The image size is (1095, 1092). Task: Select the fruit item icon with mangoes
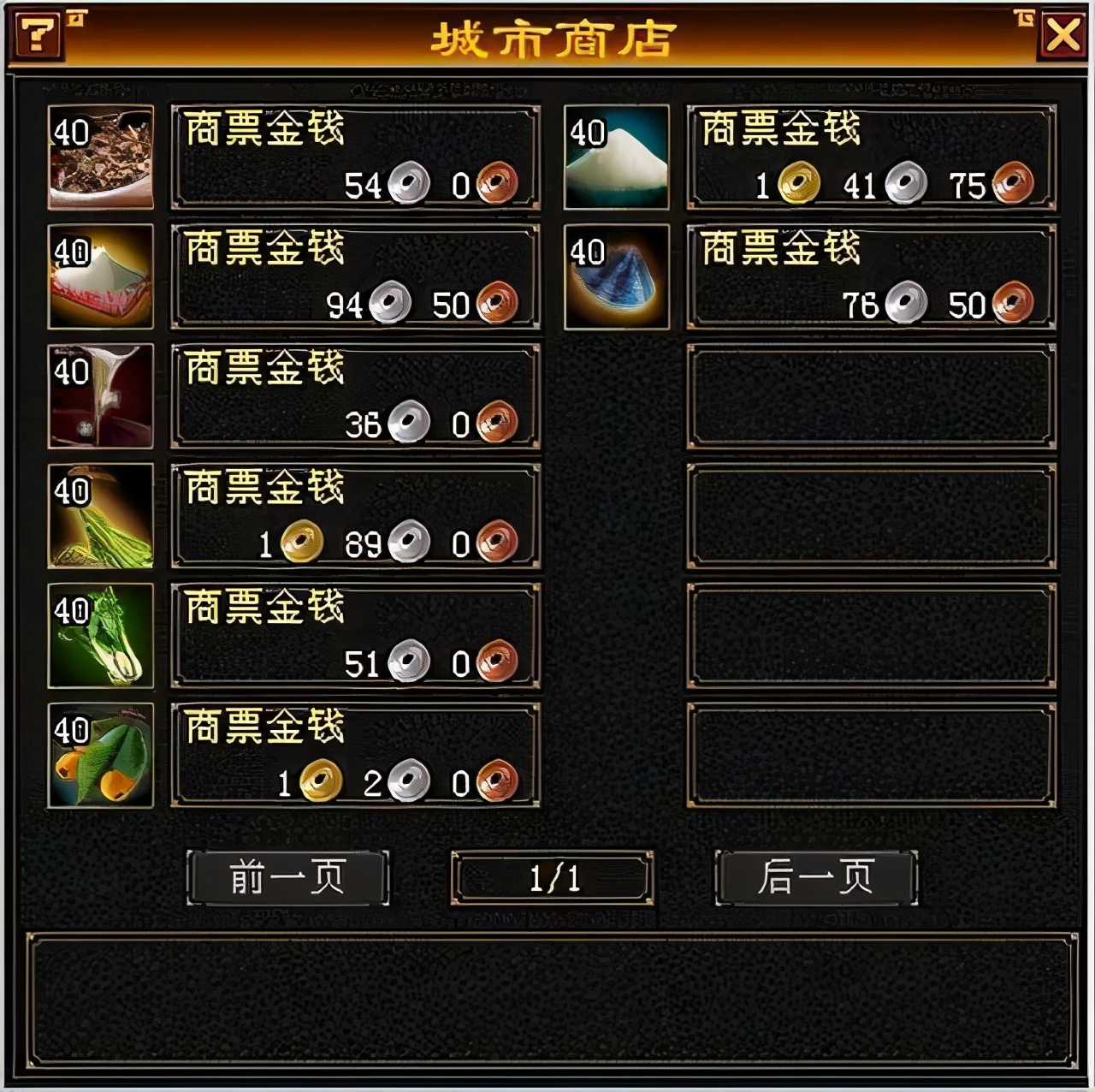pos(101,755)
